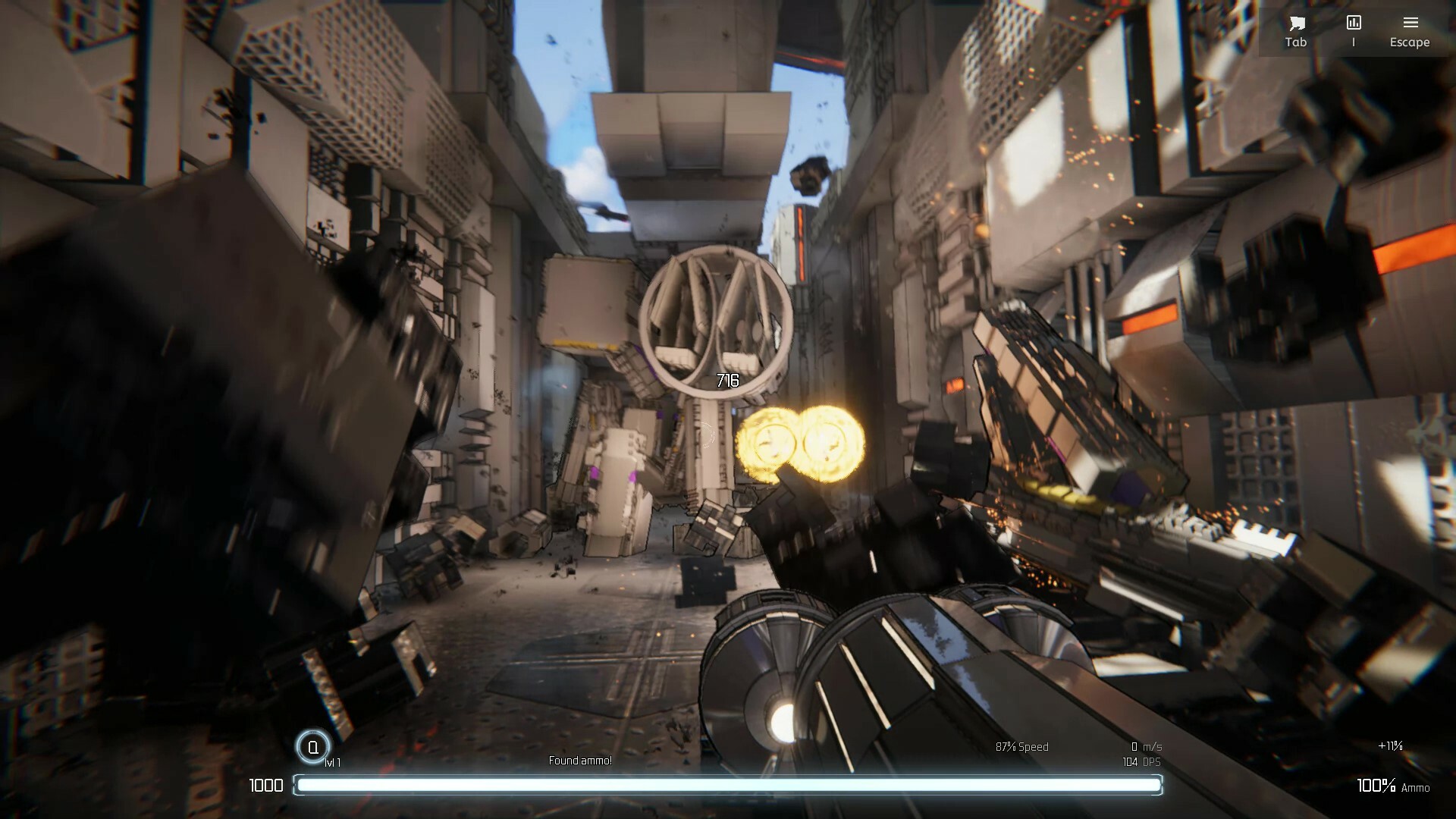Click the circular Q ability ring outline
The height and width of the screenshot is (819, 1456).
click(312, 744)
